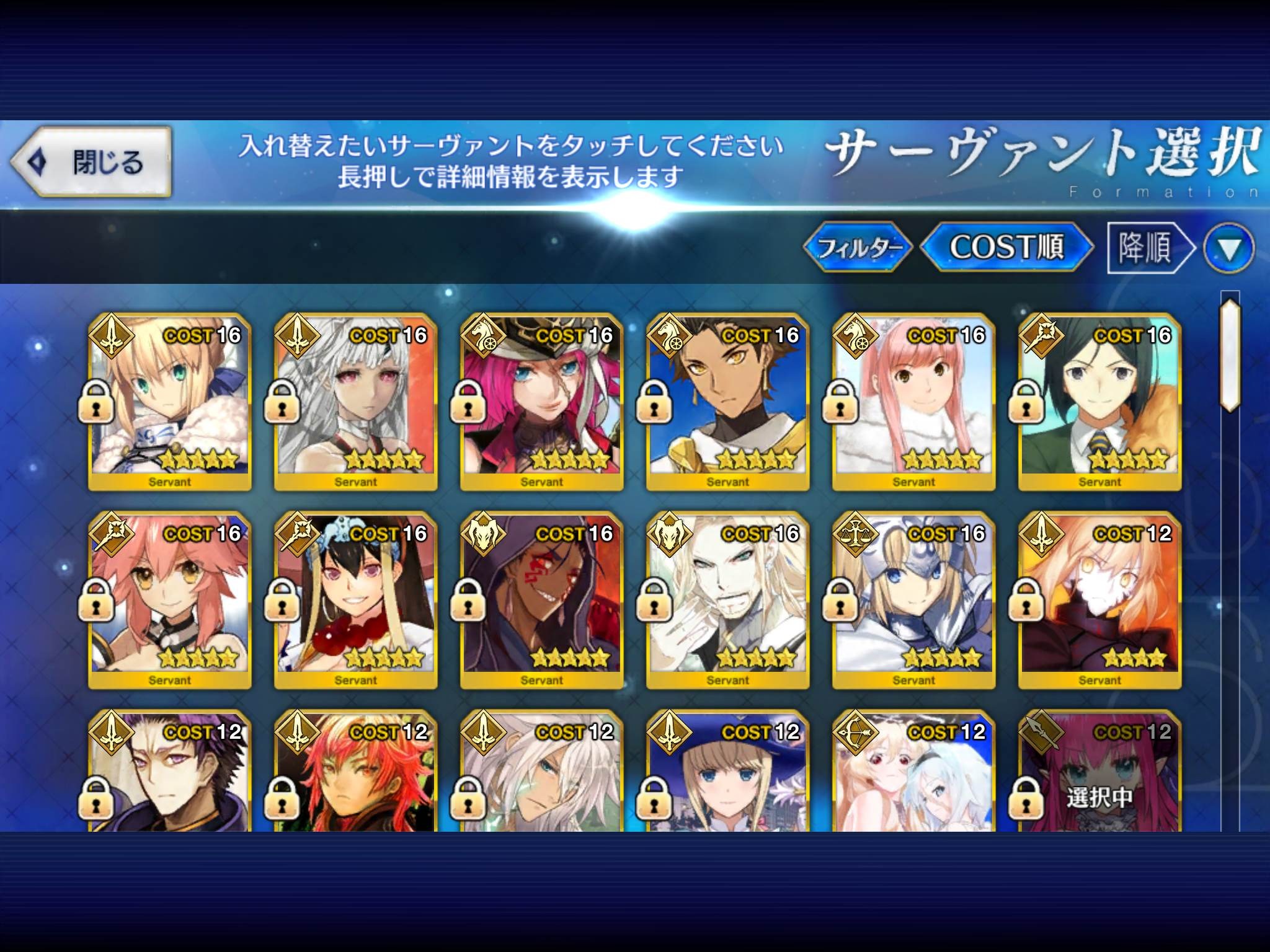Select the pink twin-tail Rider servant card
The width and height of the screenshot is (1270, 952).
coord(913,402)
